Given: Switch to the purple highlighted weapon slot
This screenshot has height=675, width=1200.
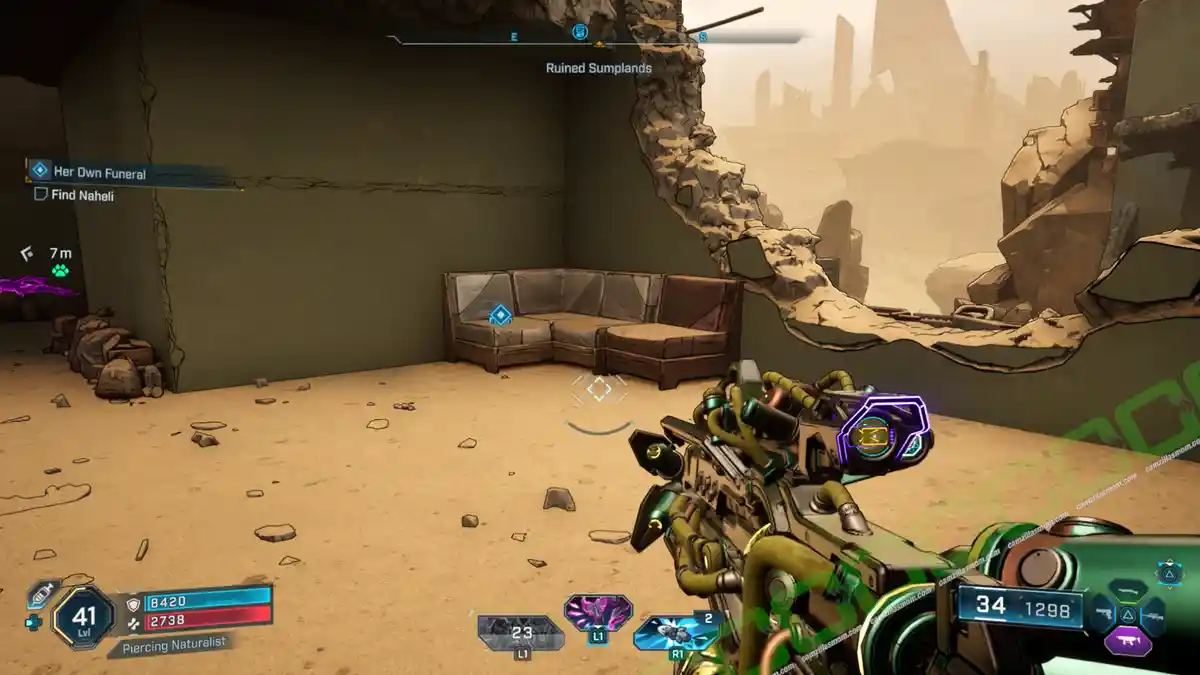Looking at the screenshot, I should [1127, 642].
